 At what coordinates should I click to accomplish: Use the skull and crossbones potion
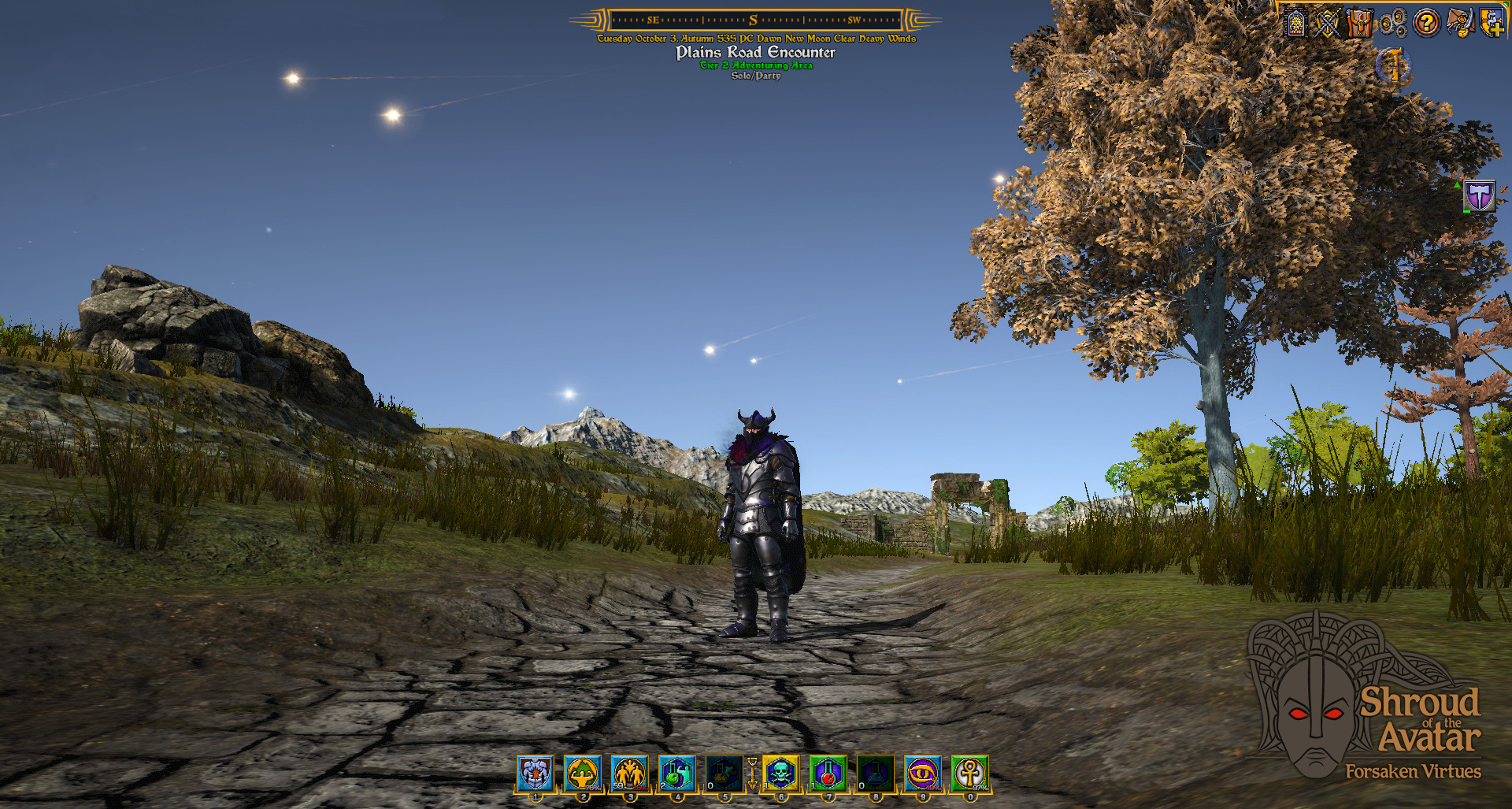coord(780,774)
